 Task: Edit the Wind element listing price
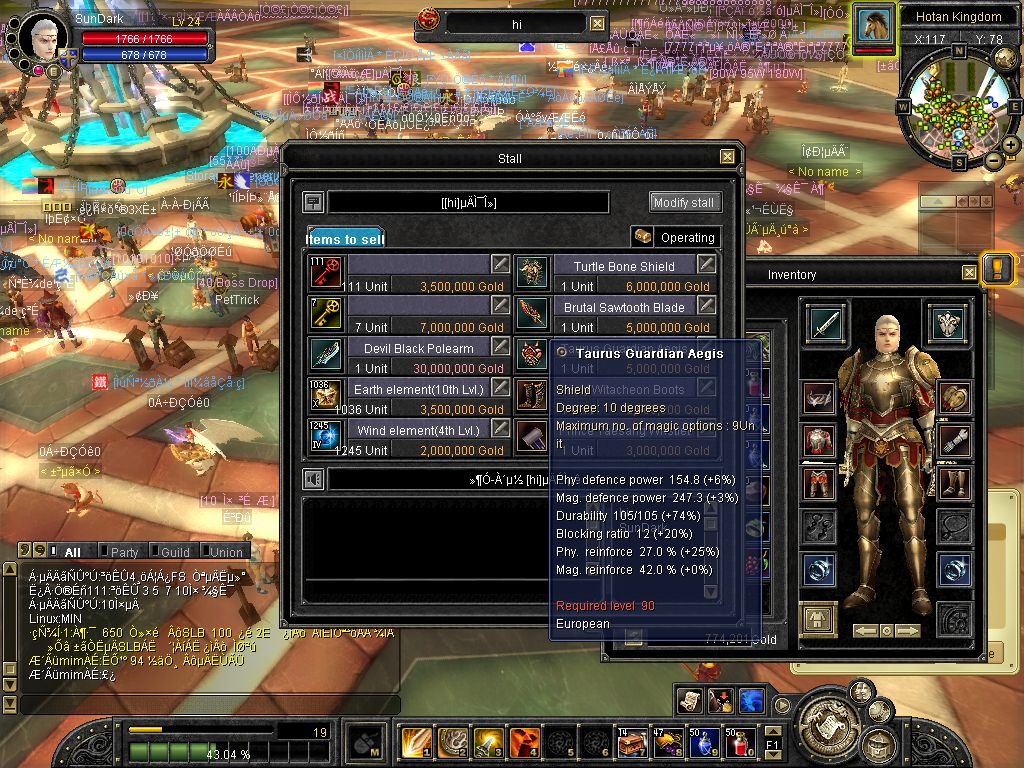point(499,430)
